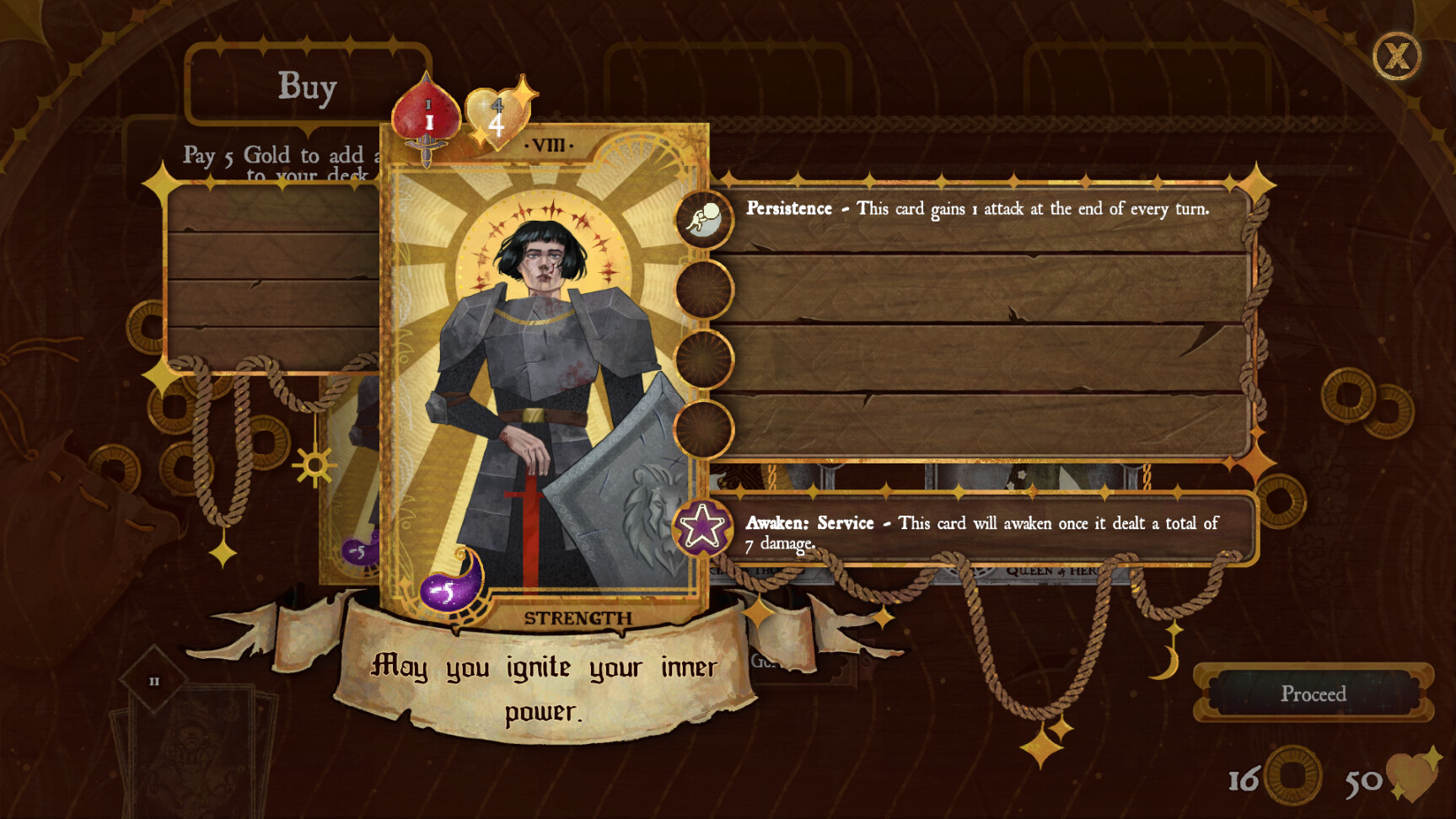This screenshot has width=1456, height=819.
Task: Select the Persistence ability icon
Action: (702, 221)
